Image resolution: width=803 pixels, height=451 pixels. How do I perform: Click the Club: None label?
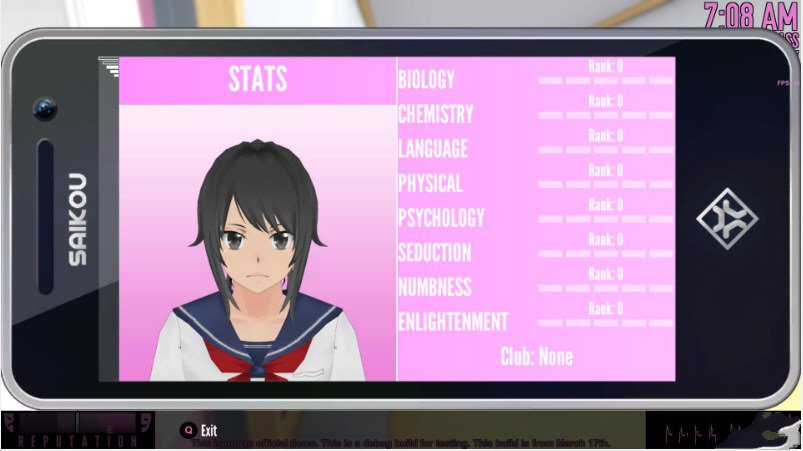point(536,357)
